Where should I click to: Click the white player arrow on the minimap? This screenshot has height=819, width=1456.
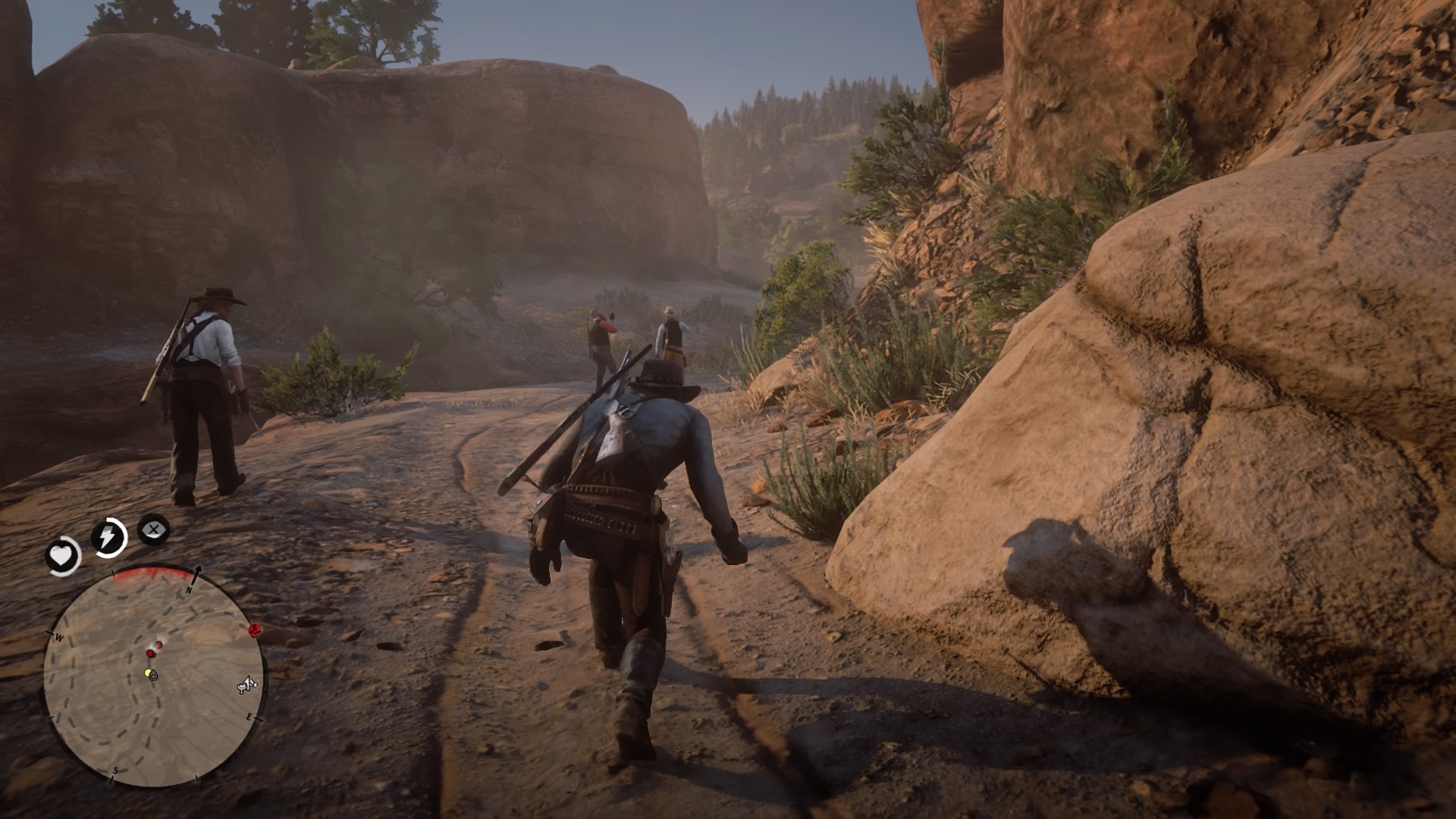coord(154,677)
